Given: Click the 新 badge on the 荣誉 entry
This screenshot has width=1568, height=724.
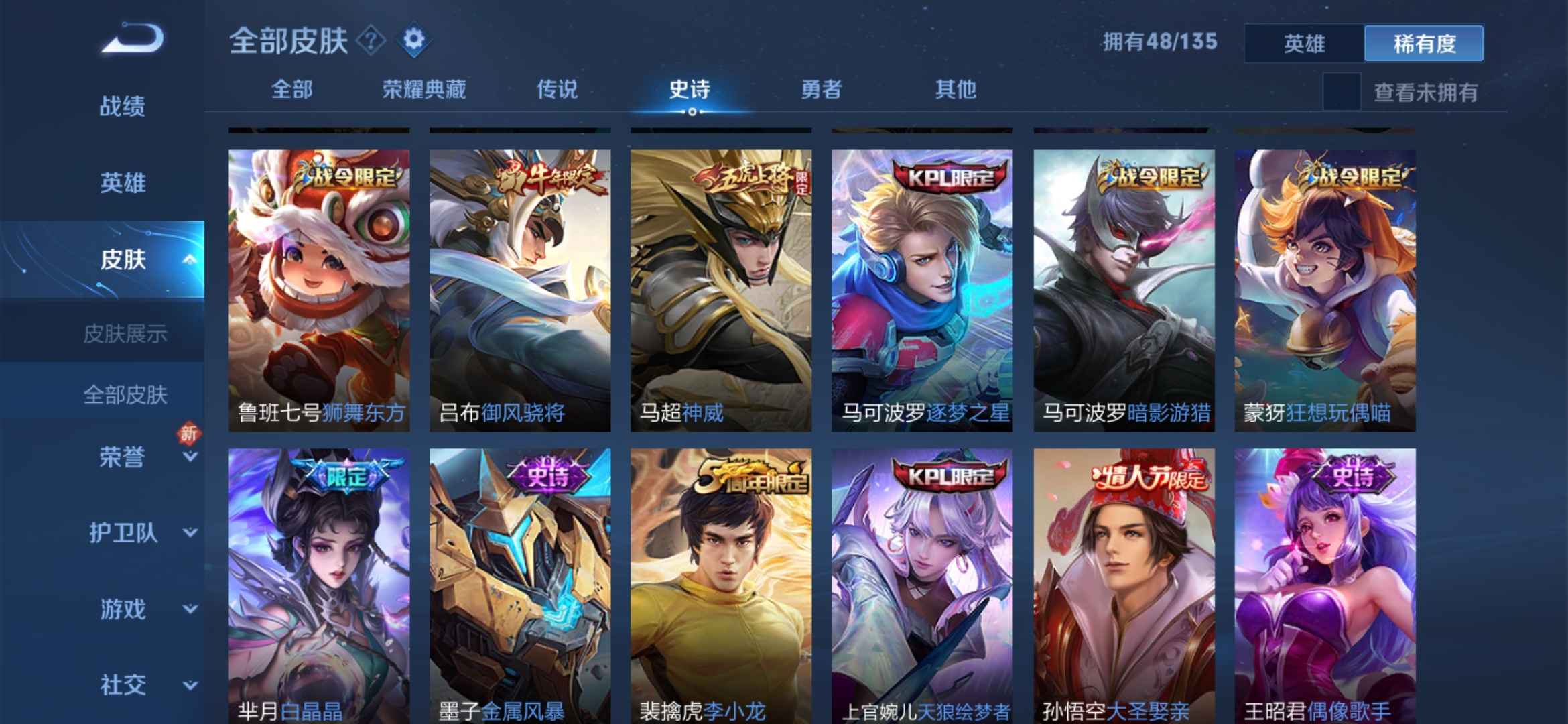Looking at the screenshot, I should pyautogui.click(x=190, y=434).
